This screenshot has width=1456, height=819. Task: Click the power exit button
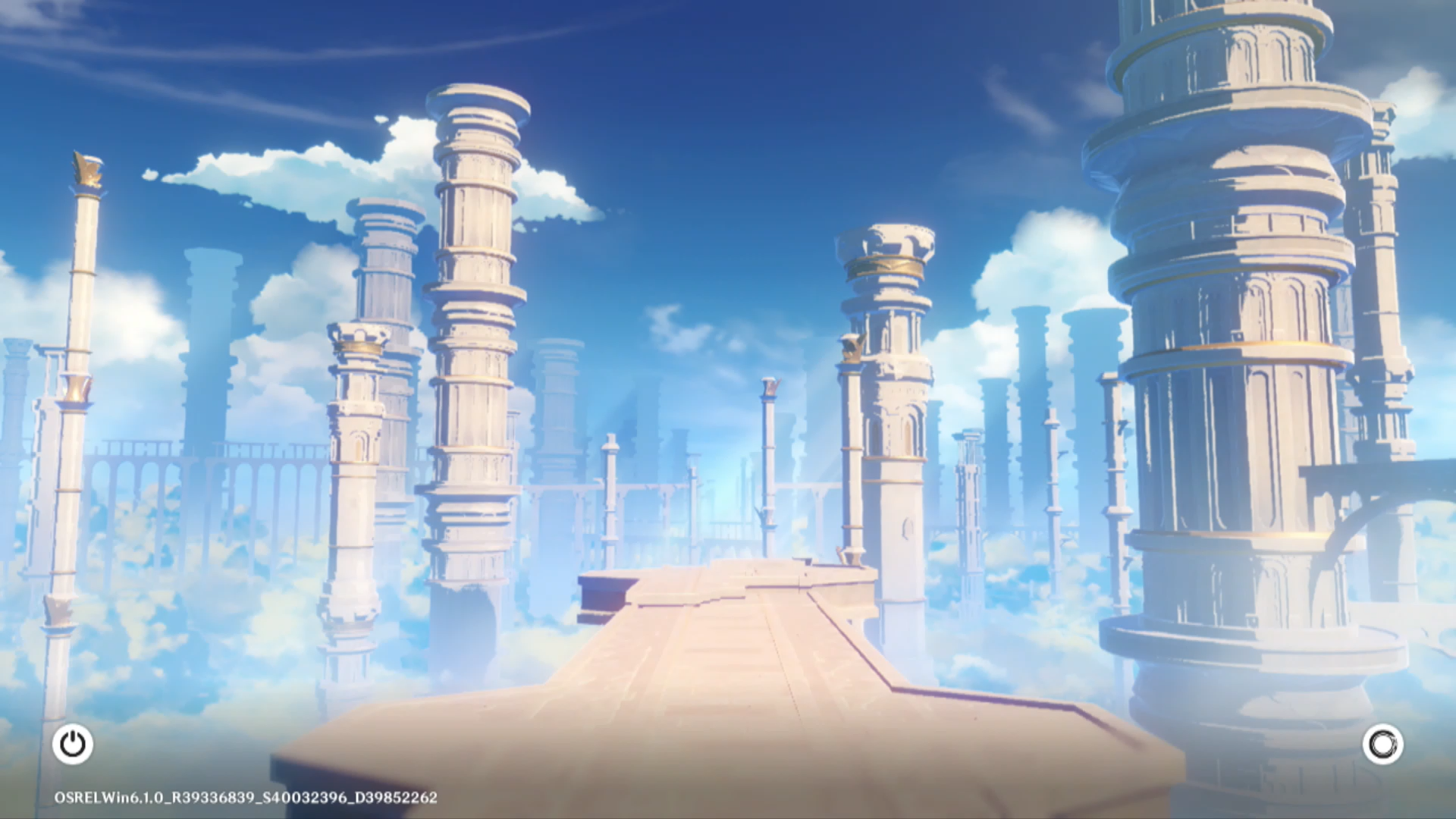pos(73,744)
